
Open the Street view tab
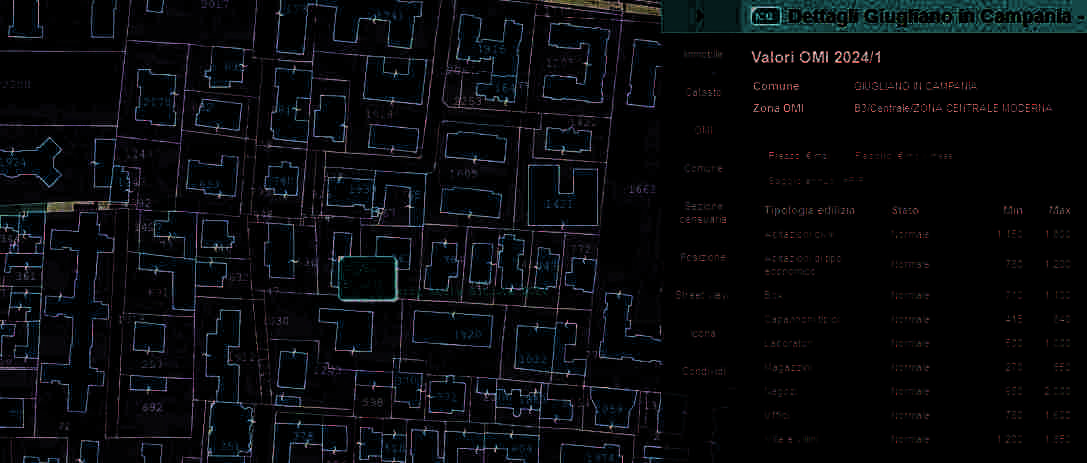pyautogui.click(x=702, y=295)
